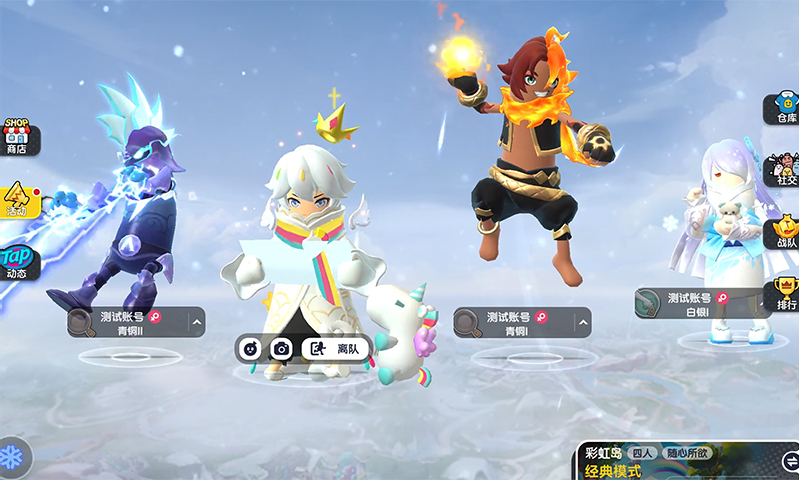View the 排行 leaderboard

785,293
